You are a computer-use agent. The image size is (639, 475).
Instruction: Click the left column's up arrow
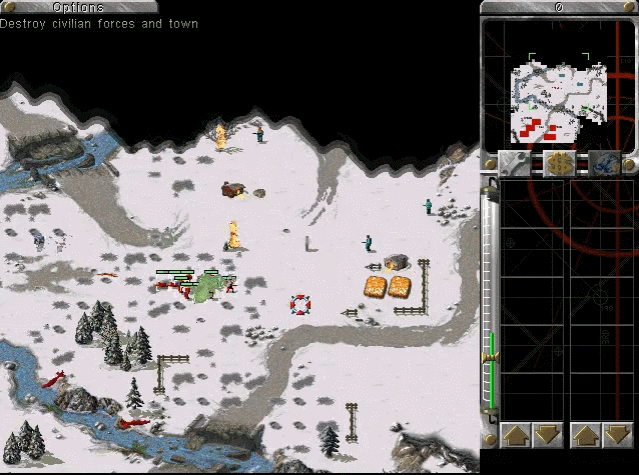point(516,435)
